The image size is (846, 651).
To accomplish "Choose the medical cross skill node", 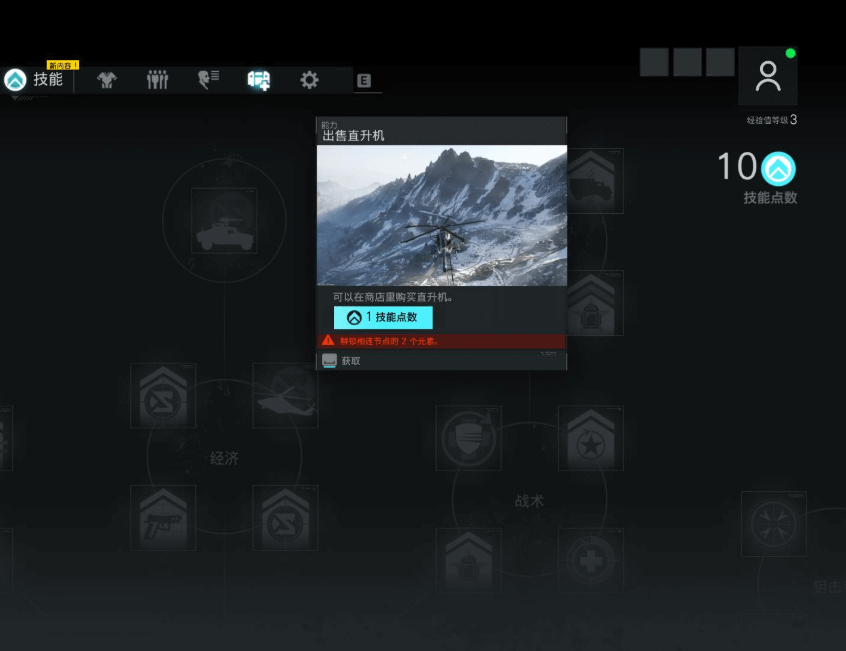I will [590, 560].
